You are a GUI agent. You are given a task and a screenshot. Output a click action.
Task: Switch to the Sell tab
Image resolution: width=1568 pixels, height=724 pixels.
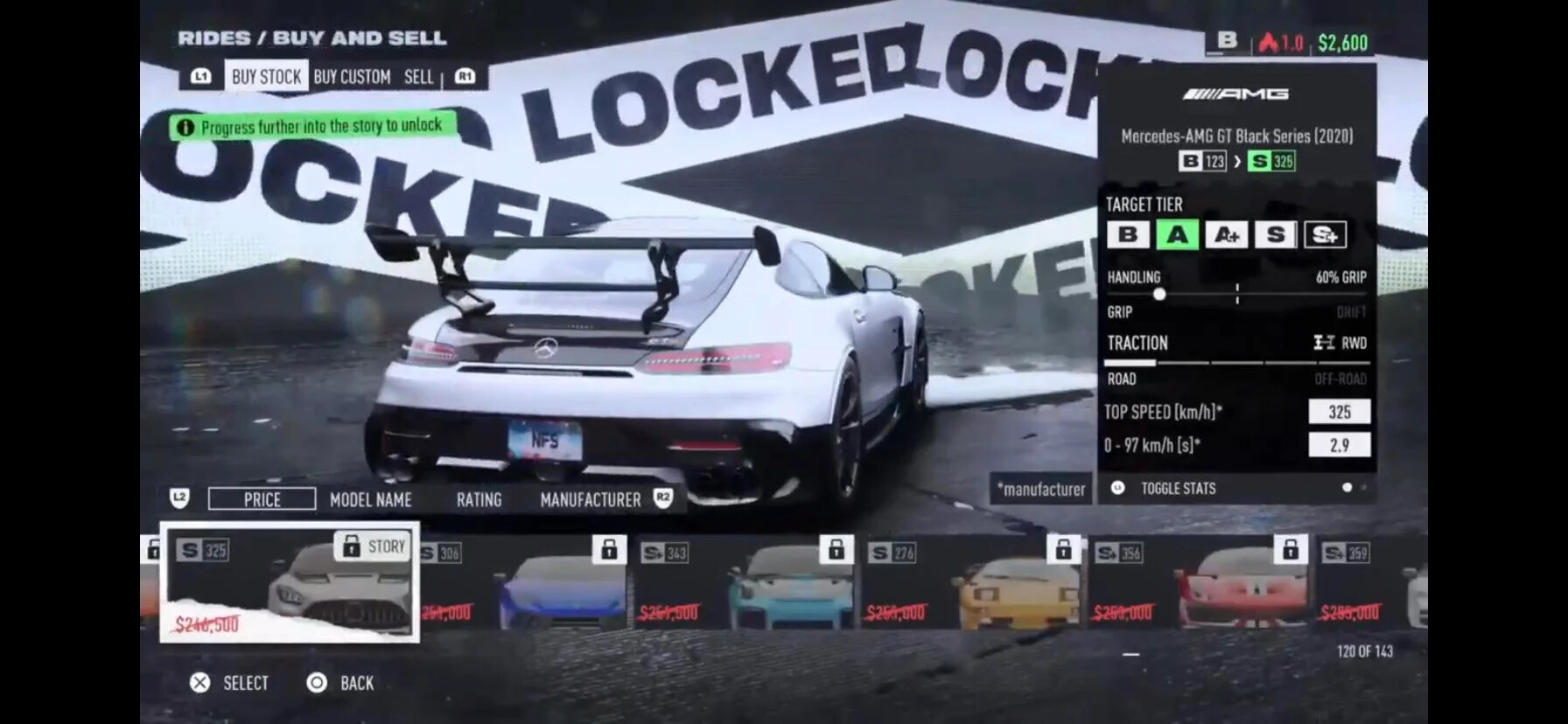[418, 77]
